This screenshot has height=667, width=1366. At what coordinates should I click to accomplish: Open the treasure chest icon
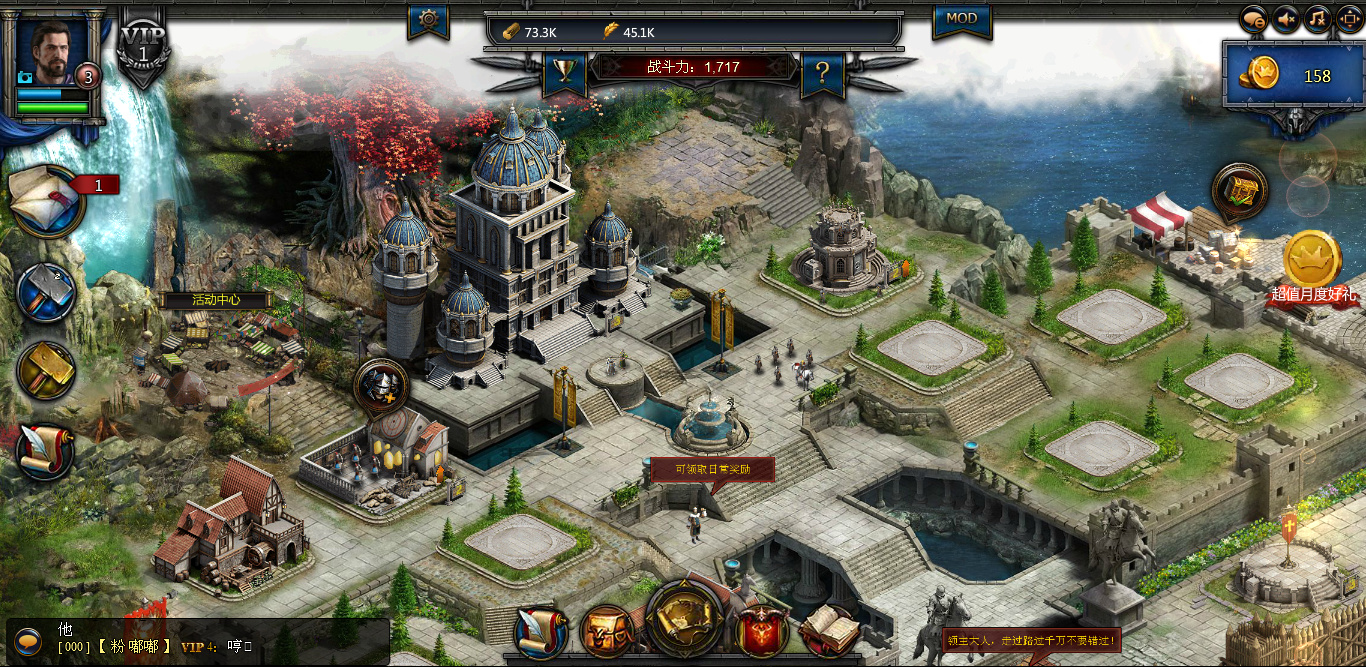click(1240, 191)
